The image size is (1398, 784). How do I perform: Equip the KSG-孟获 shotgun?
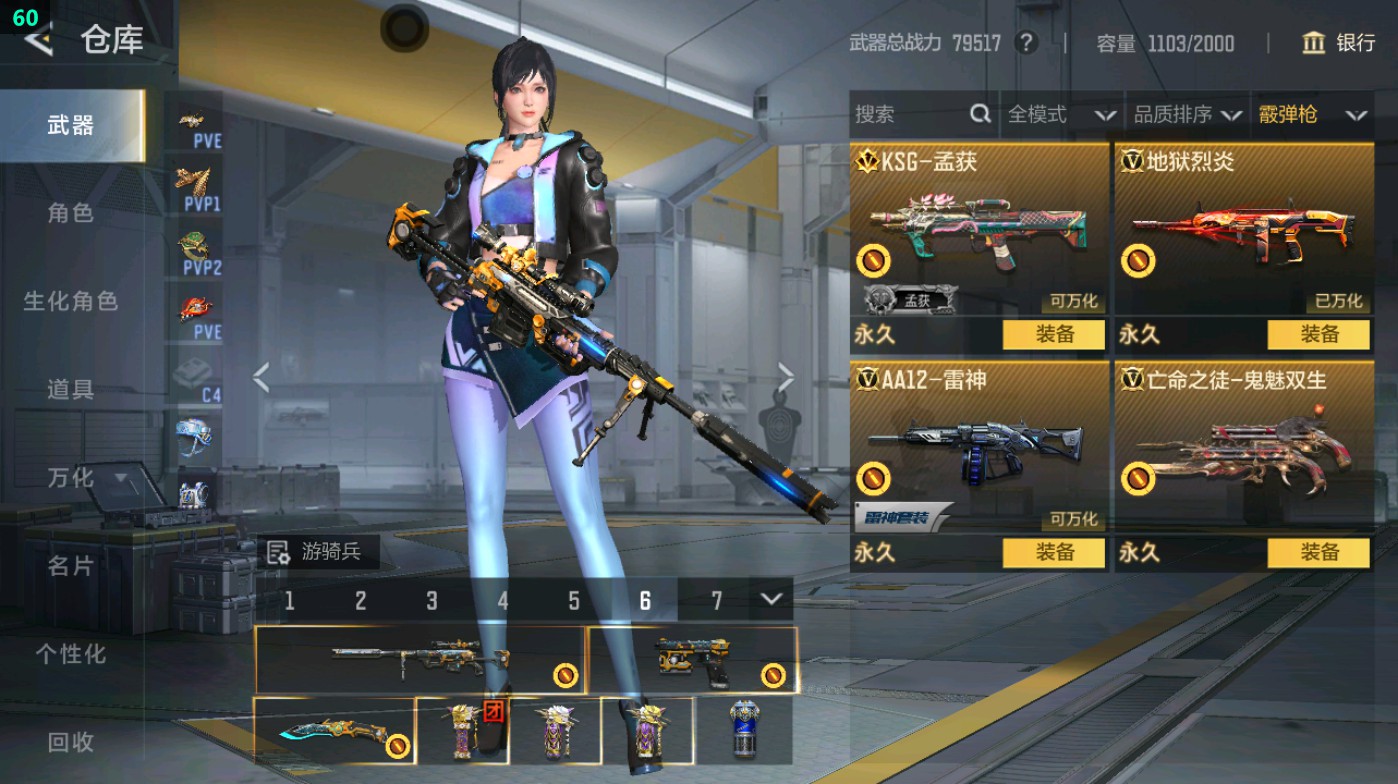1054,334
